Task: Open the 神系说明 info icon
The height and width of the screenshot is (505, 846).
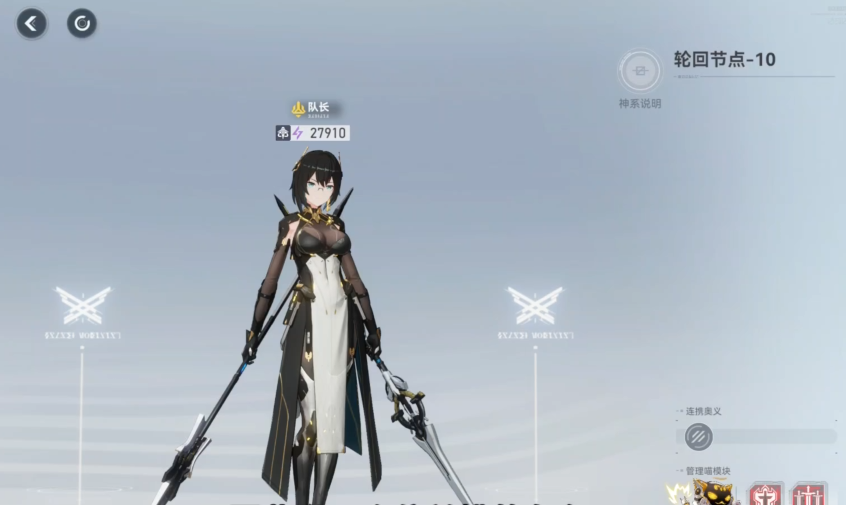Action: click(x=640, y=71)
